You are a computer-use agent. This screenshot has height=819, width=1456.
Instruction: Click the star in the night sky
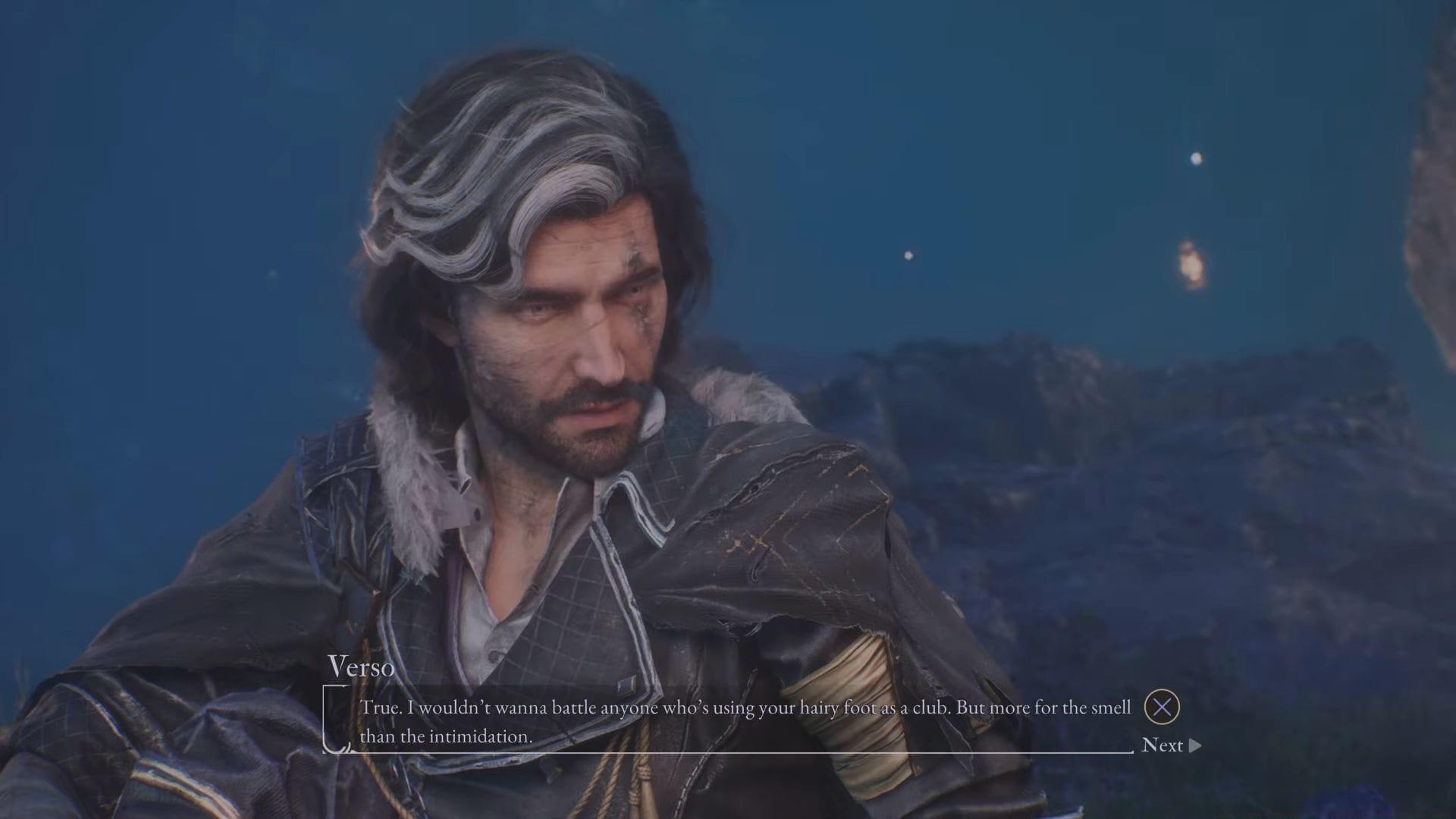click(1197, 159)
